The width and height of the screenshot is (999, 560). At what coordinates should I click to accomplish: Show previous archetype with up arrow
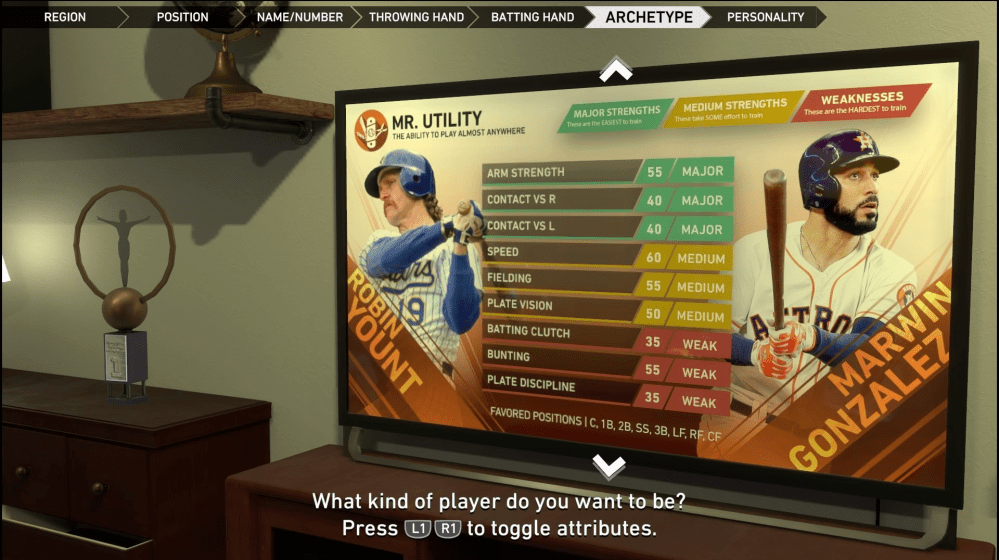click(615, 70)
